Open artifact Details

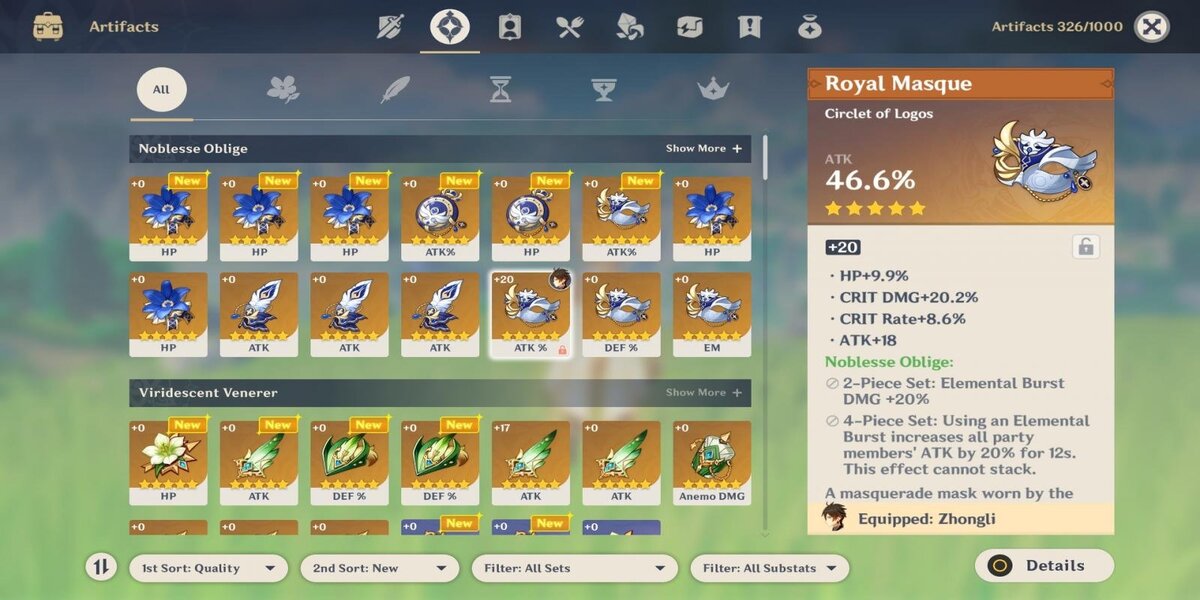click(x=1043, y=566)
